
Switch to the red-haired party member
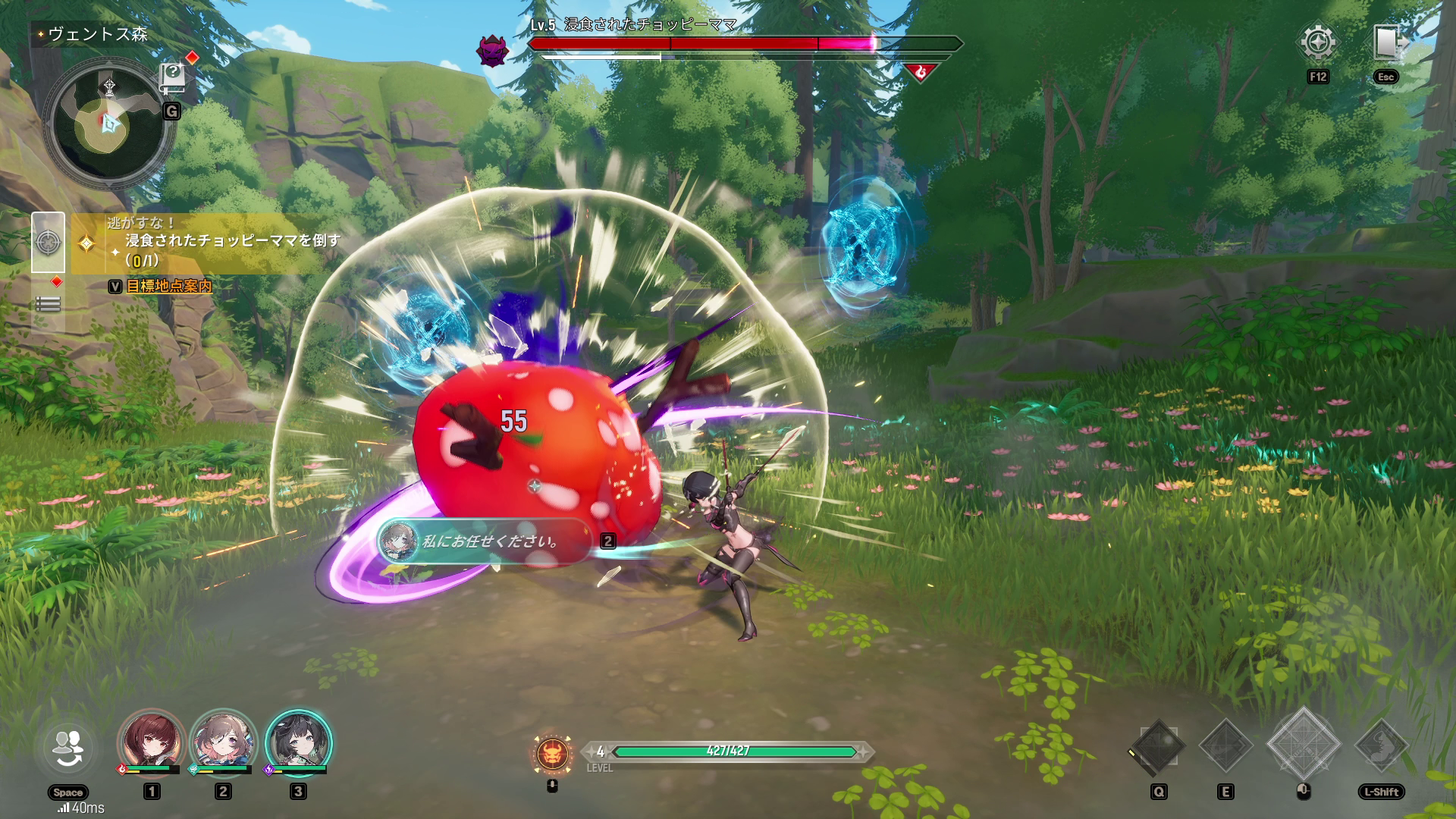152,742
